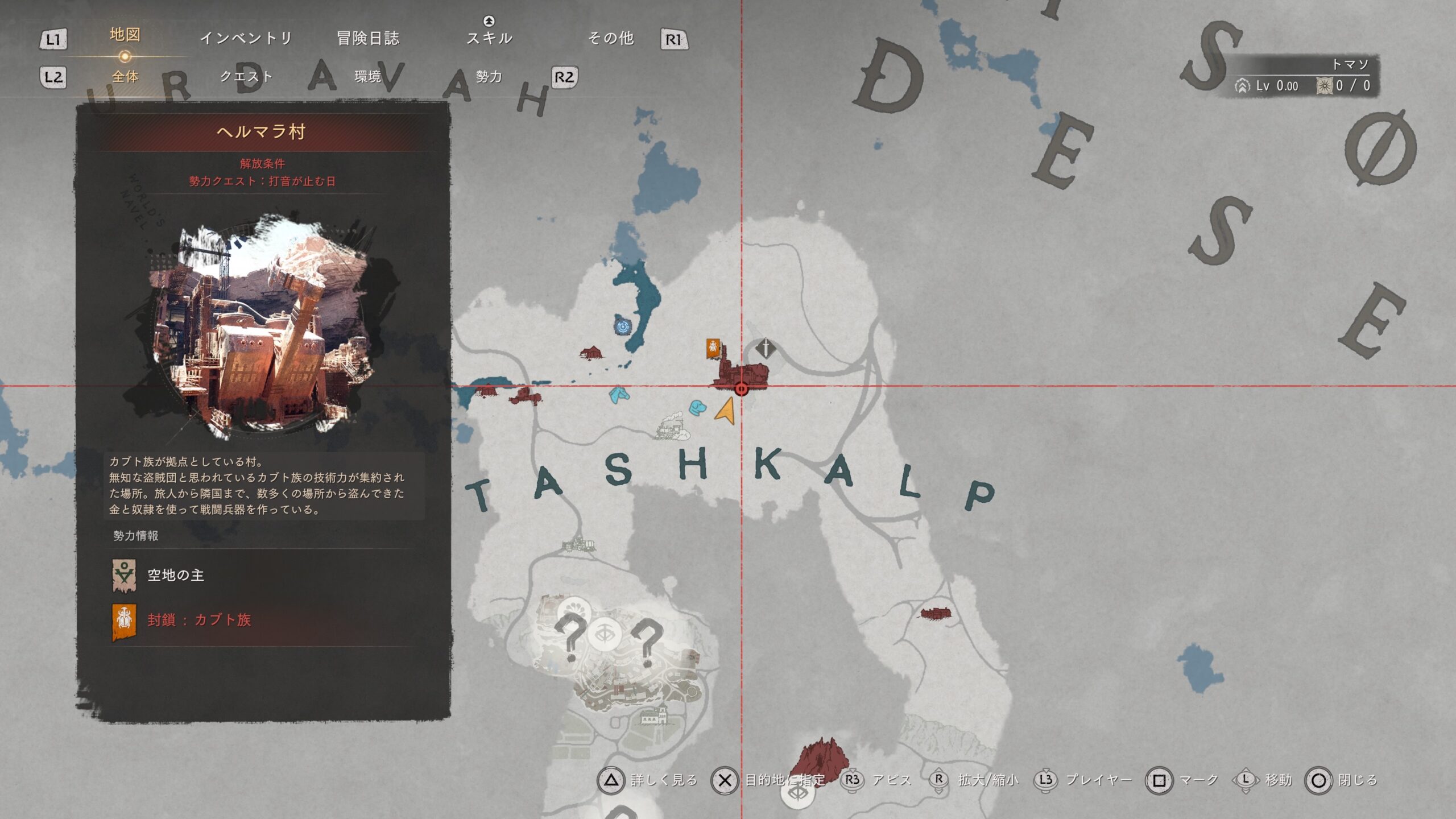Image resolution: width=1456 pixels, height=819 pixels.
Task: Click the left question mark marker
Action: point(570,637)
